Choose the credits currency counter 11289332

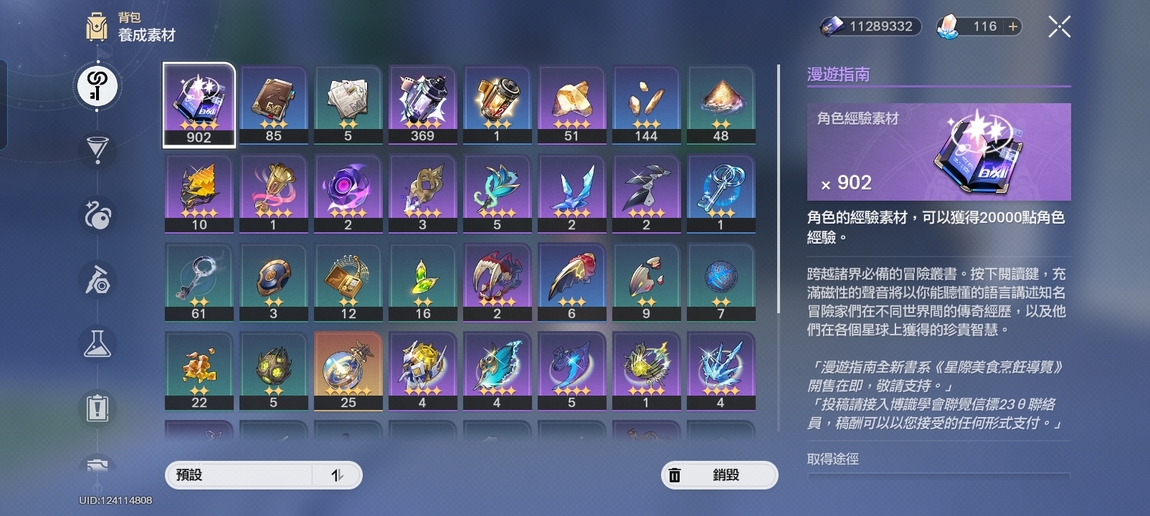[x=869, y=27]
